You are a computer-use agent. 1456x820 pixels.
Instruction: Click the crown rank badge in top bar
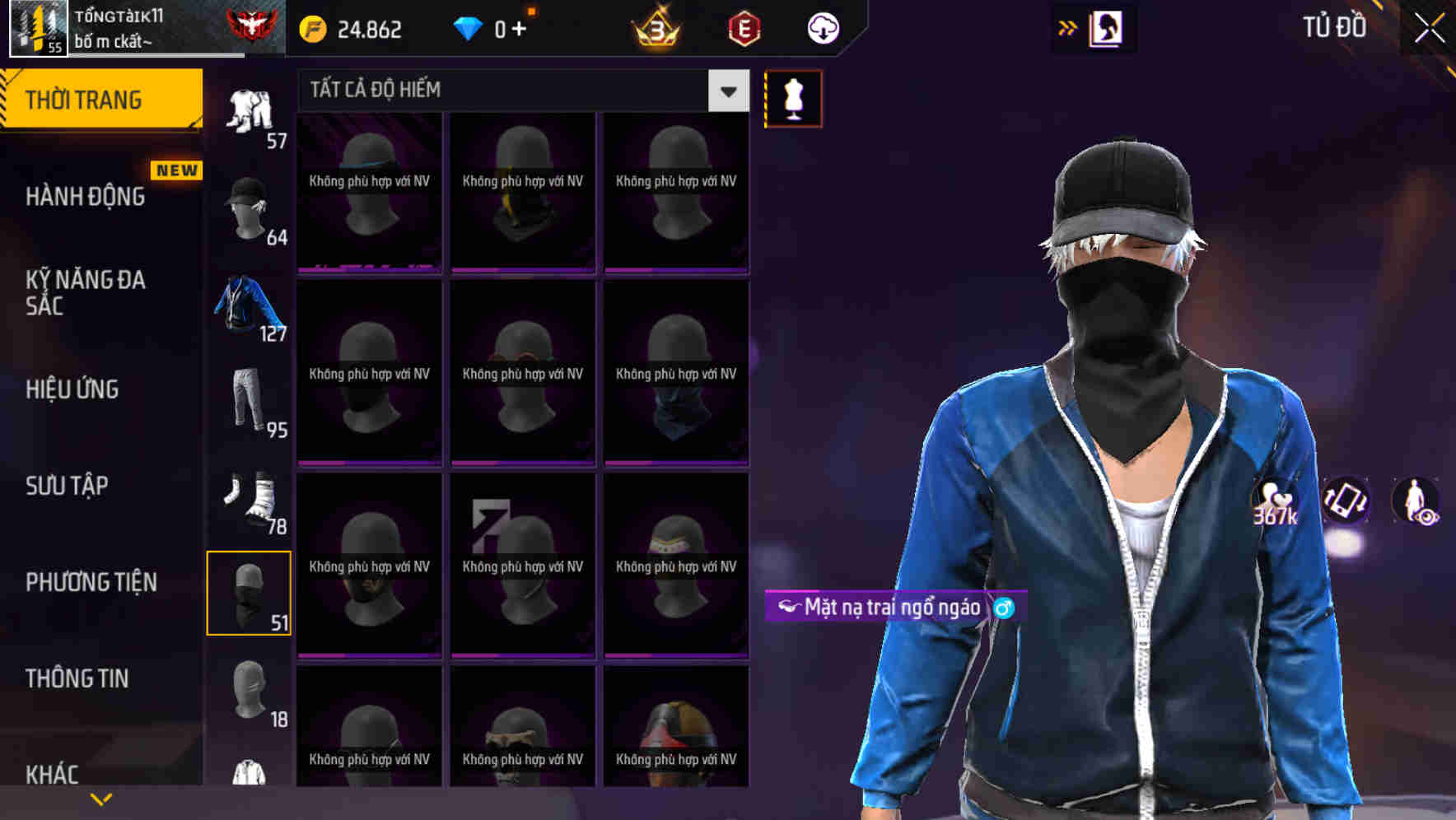coord(654,27)
